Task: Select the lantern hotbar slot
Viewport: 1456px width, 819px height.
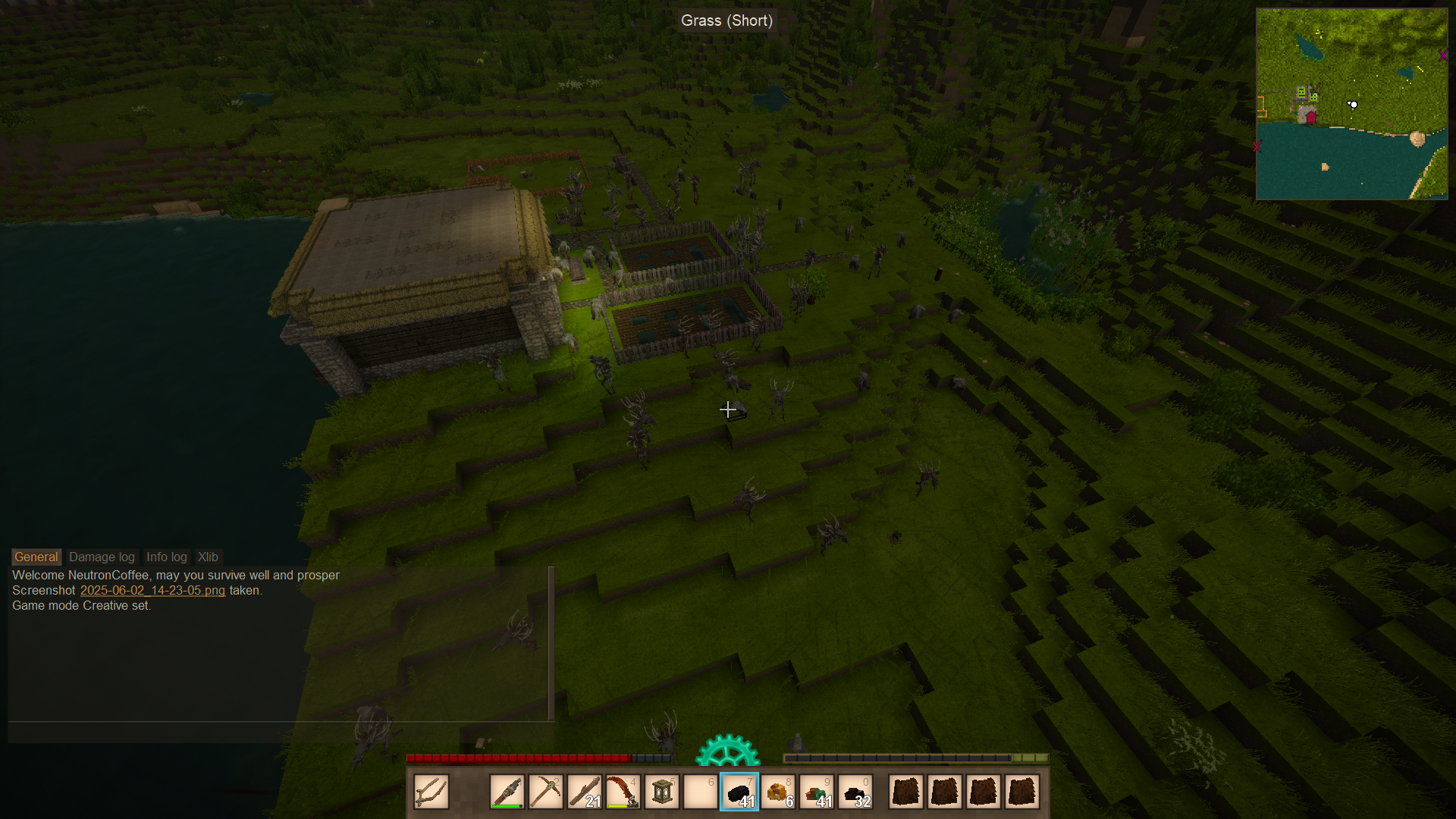Action: click(662, 792)
